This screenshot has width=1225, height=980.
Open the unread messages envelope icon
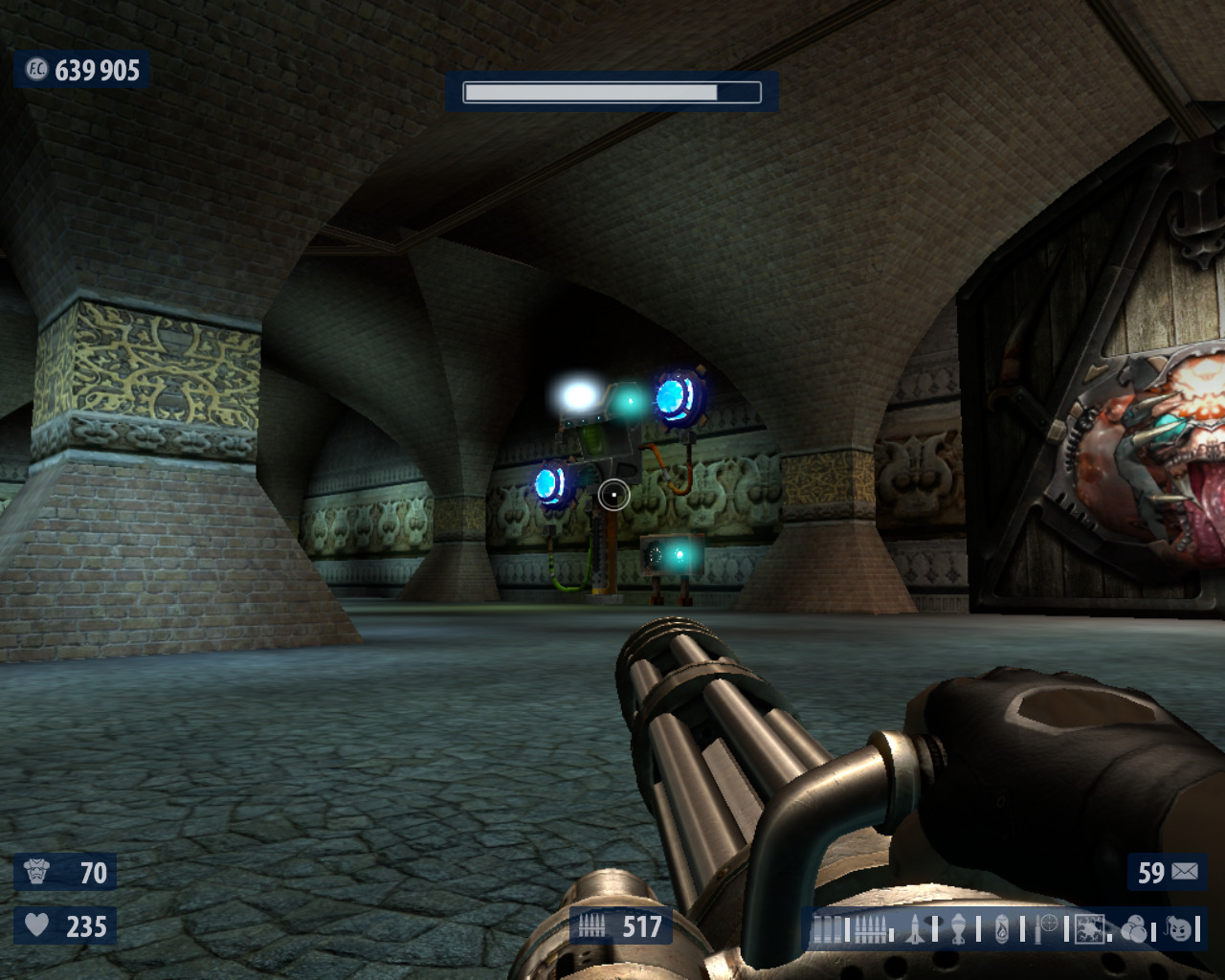pos(1185,872)
